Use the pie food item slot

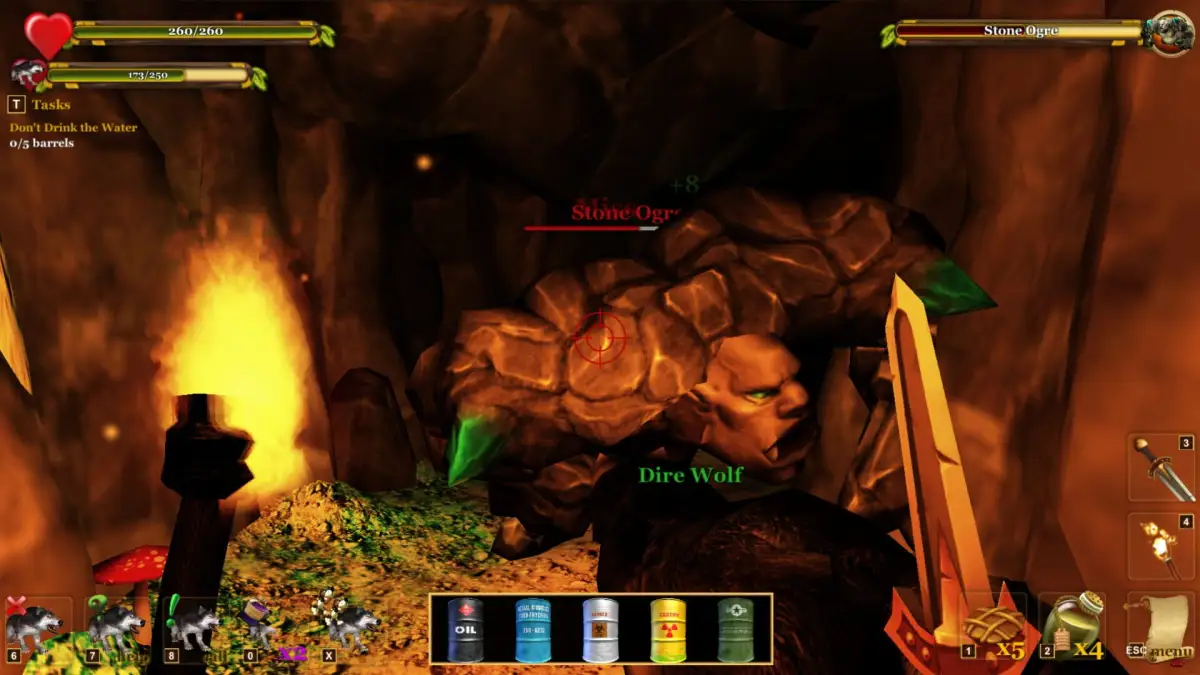coord(993,627)
